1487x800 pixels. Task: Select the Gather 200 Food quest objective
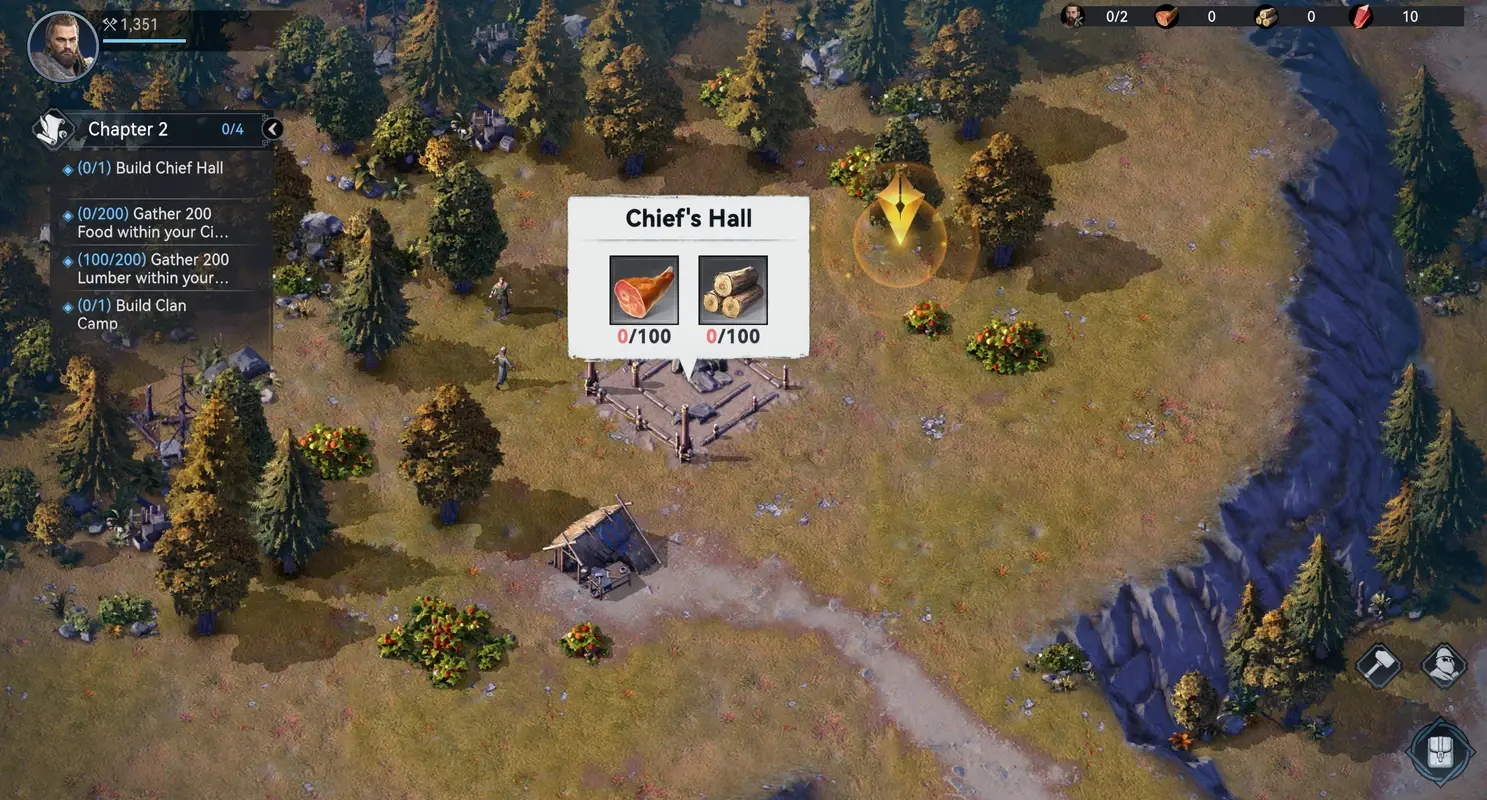[x=150, y=222]
